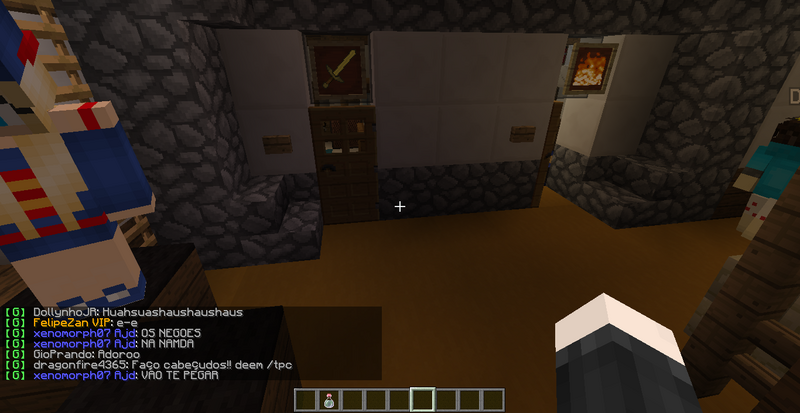
Task: Click dragonfire4365's /tpc chat message
Action: pos(150,364)
